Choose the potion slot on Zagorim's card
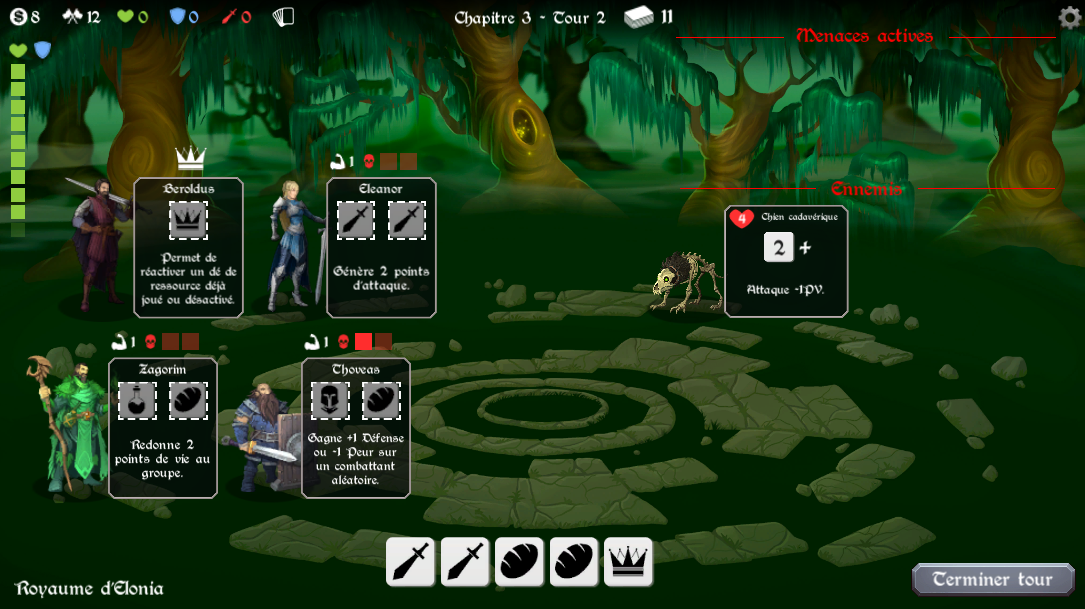This screenshot has height=609, width=1085. tap(137, 400)
